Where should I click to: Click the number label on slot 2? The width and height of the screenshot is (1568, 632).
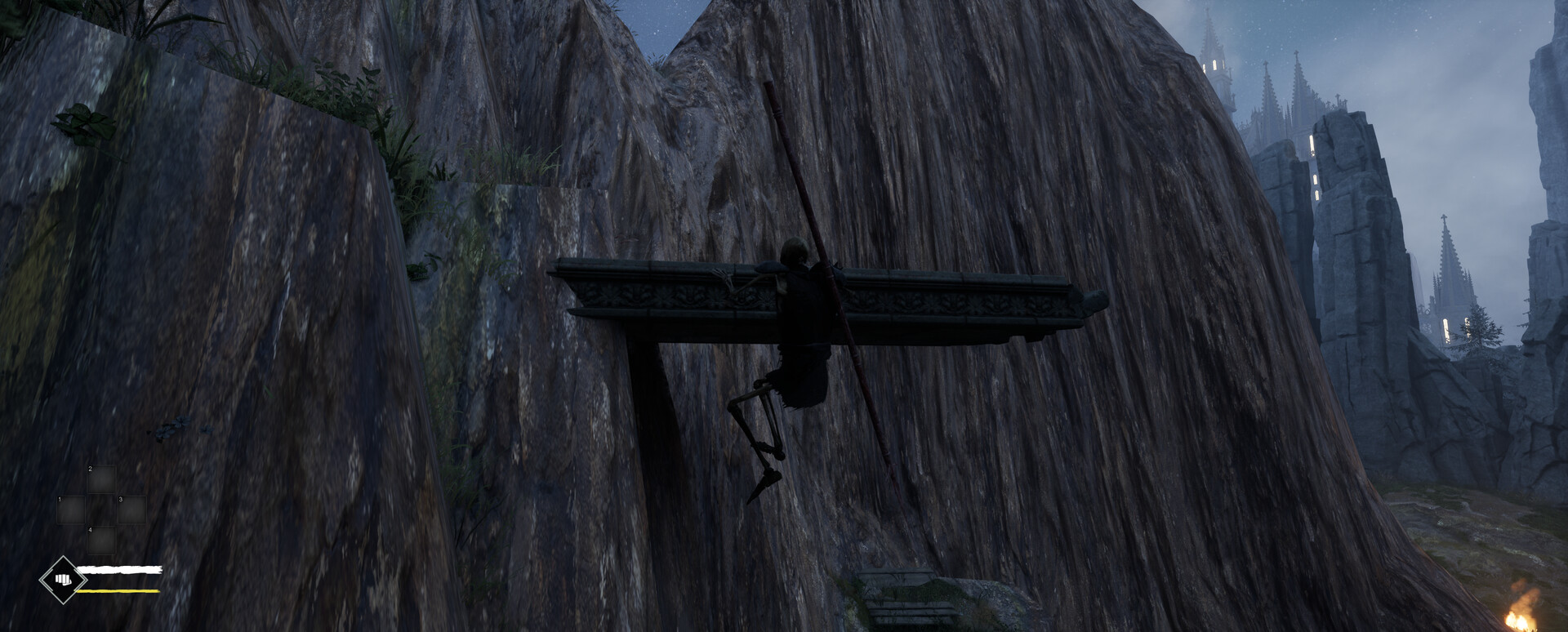tap(90, 469)
